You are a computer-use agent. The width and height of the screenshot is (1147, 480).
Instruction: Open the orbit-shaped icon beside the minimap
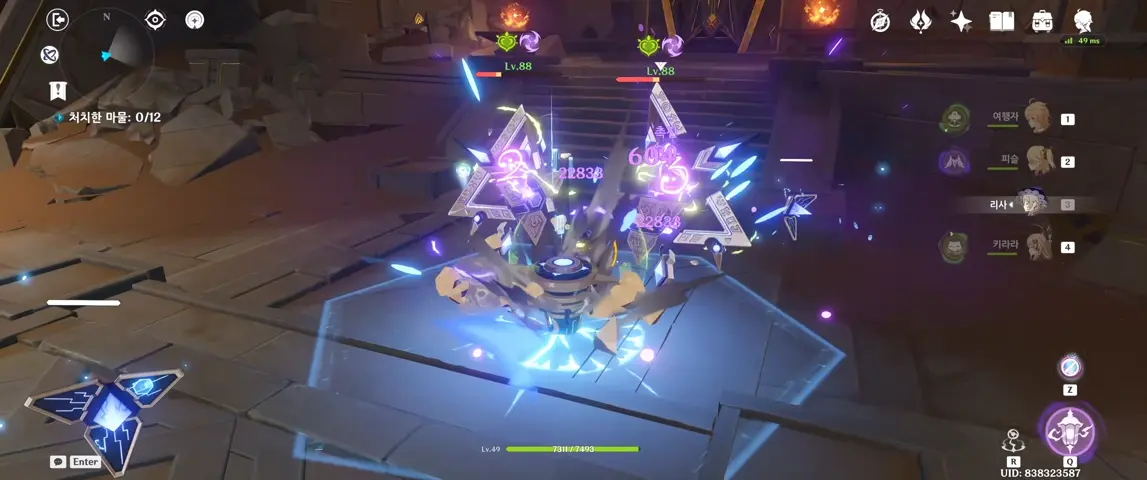pos(50,55)
